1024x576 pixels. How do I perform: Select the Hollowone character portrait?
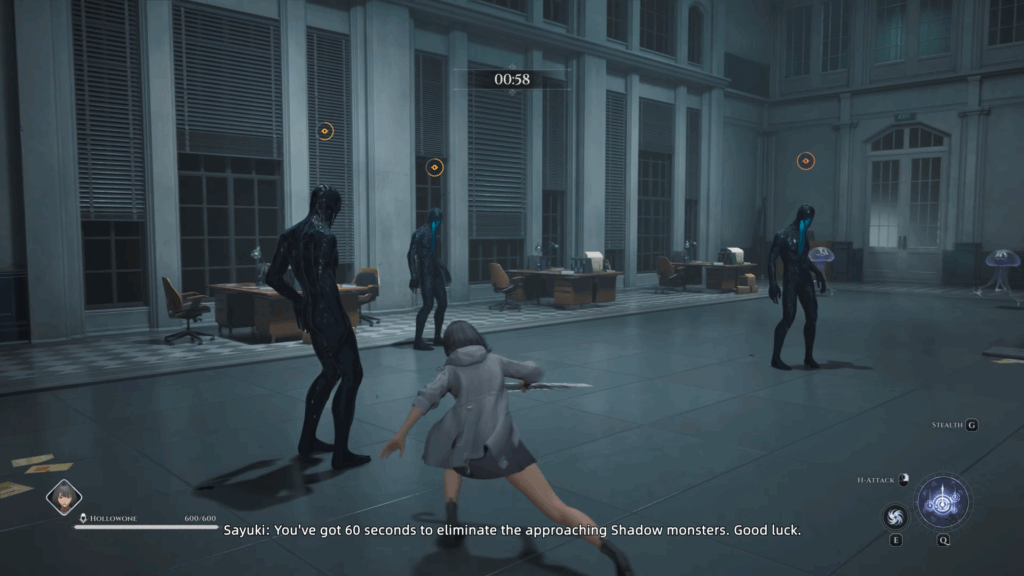[63, 497]
